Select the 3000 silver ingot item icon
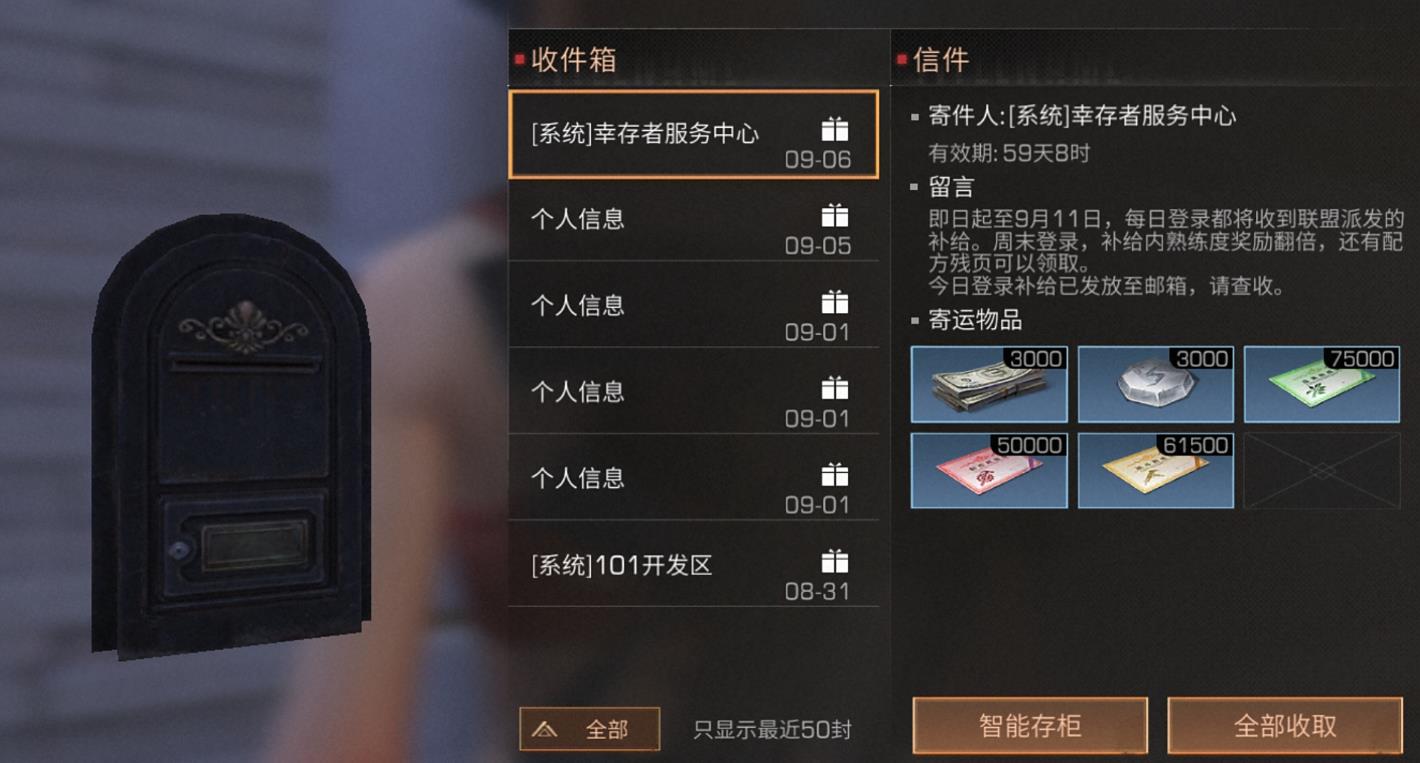Viewport: 1420px width, 763px height. [1155, 385]
